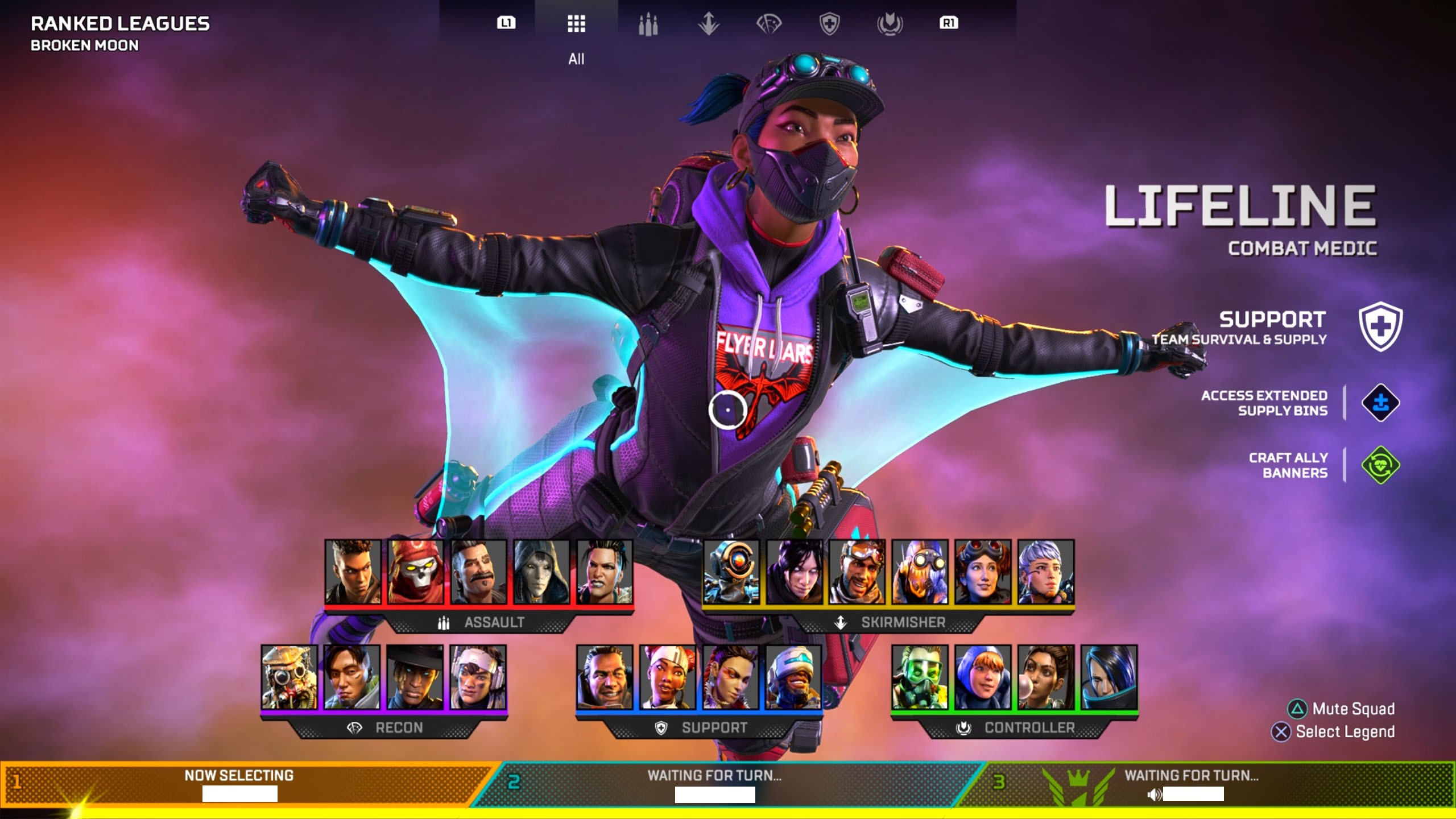Select Gibraltar in the Support row
Screen dimensions: 1456x819
pyautogui.click(x=605, y=677)
